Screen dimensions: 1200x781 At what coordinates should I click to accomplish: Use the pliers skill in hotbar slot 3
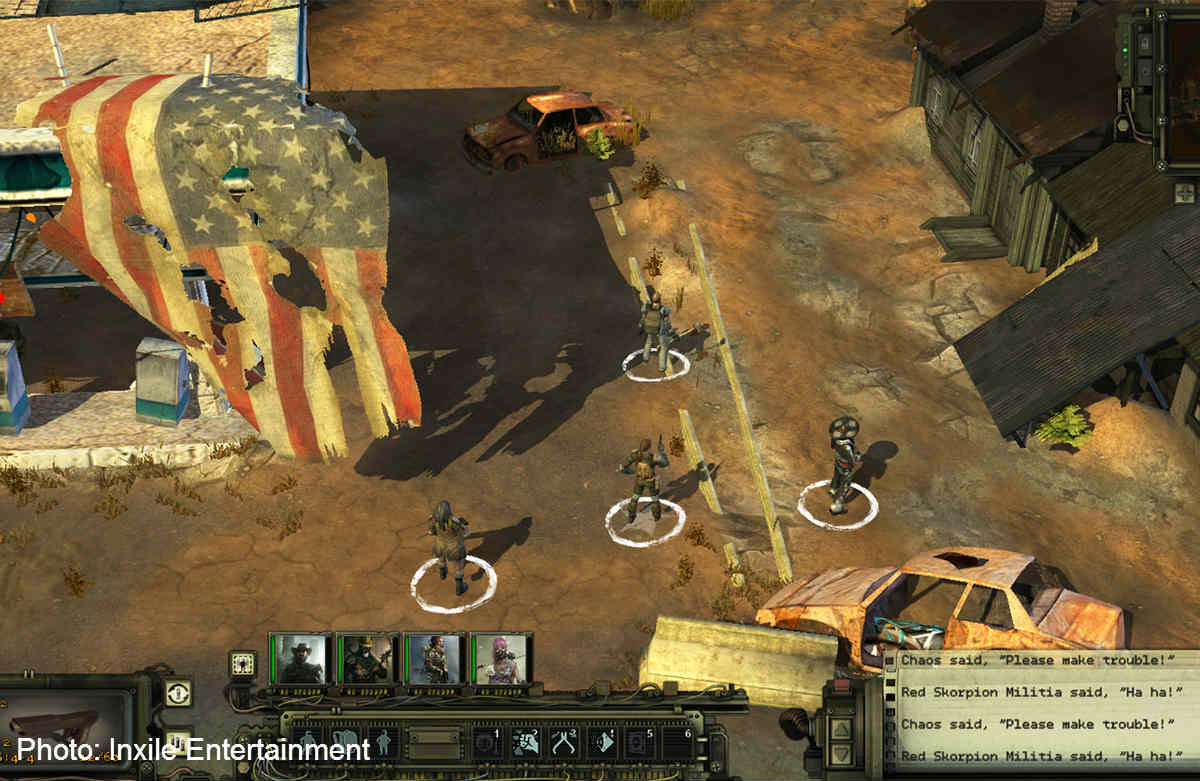pyautogui.click(x=565, y=742)
